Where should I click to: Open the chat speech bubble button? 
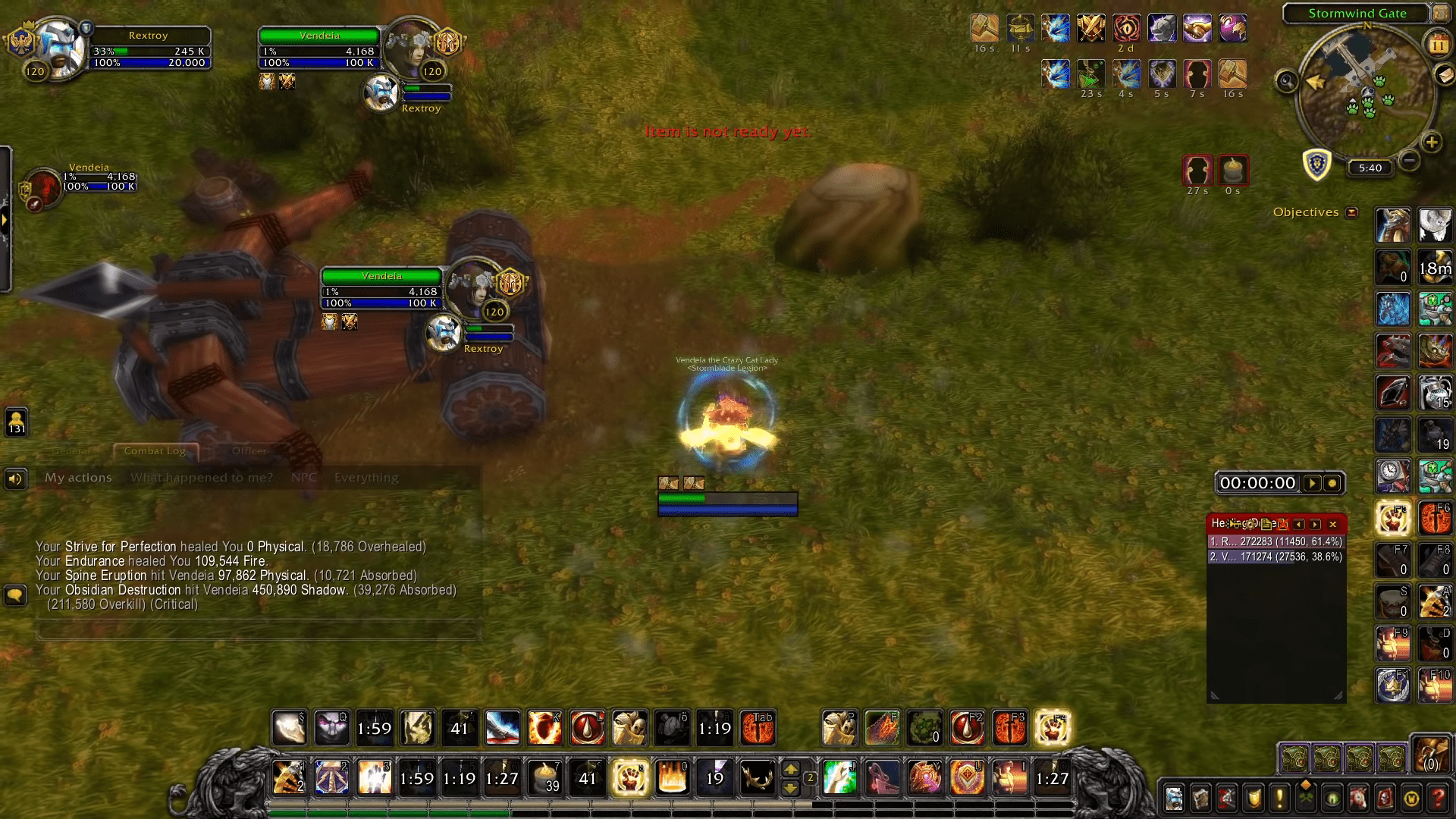coord(15,595)
